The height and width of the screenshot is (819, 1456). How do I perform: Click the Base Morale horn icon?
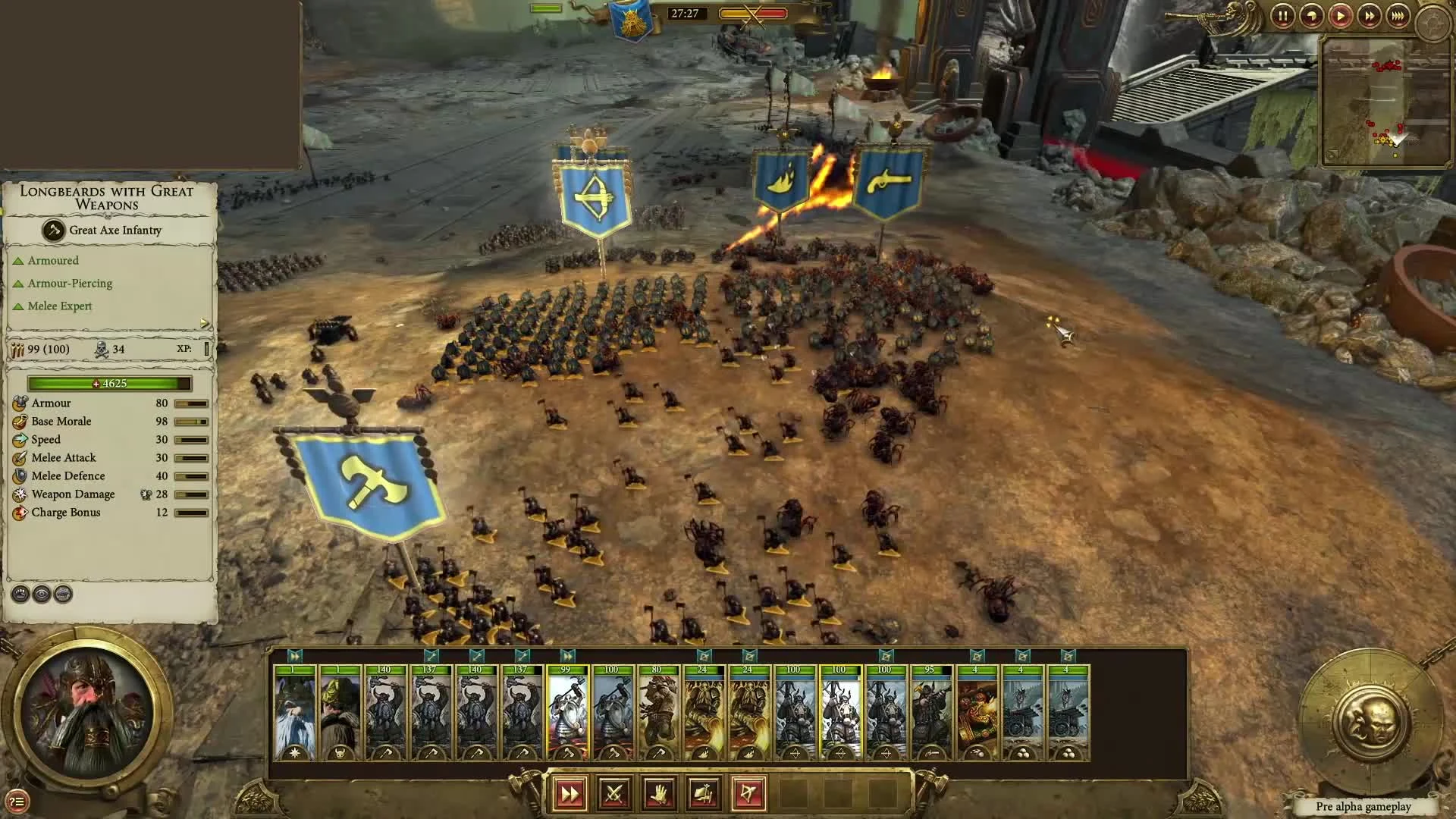tap(19, 421)
